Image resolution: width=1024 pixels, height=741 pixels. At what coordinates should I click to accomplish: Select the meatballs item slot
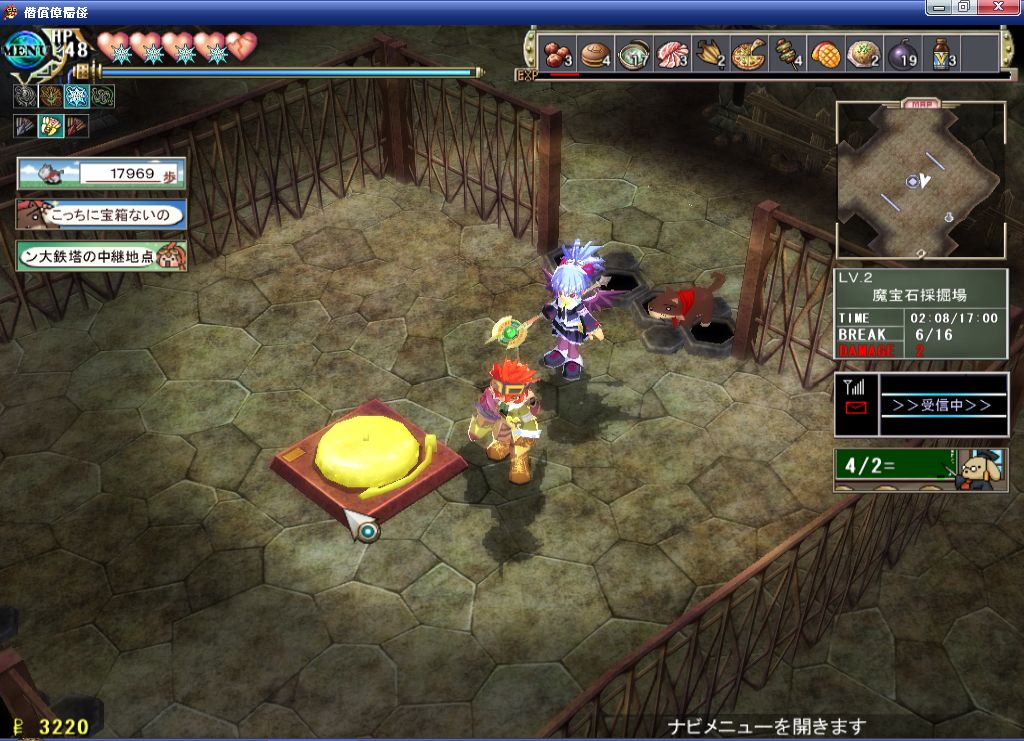[556, 53]
